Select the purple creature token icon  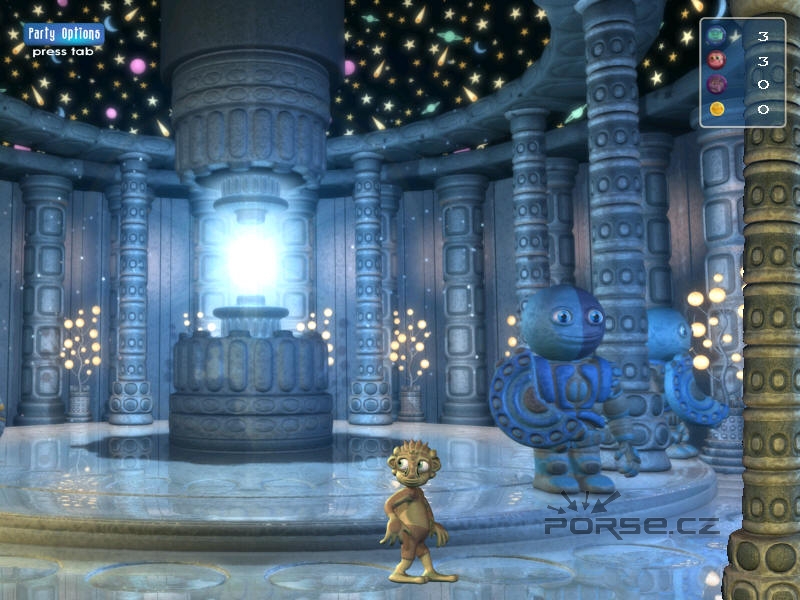[x=717, y=84]
